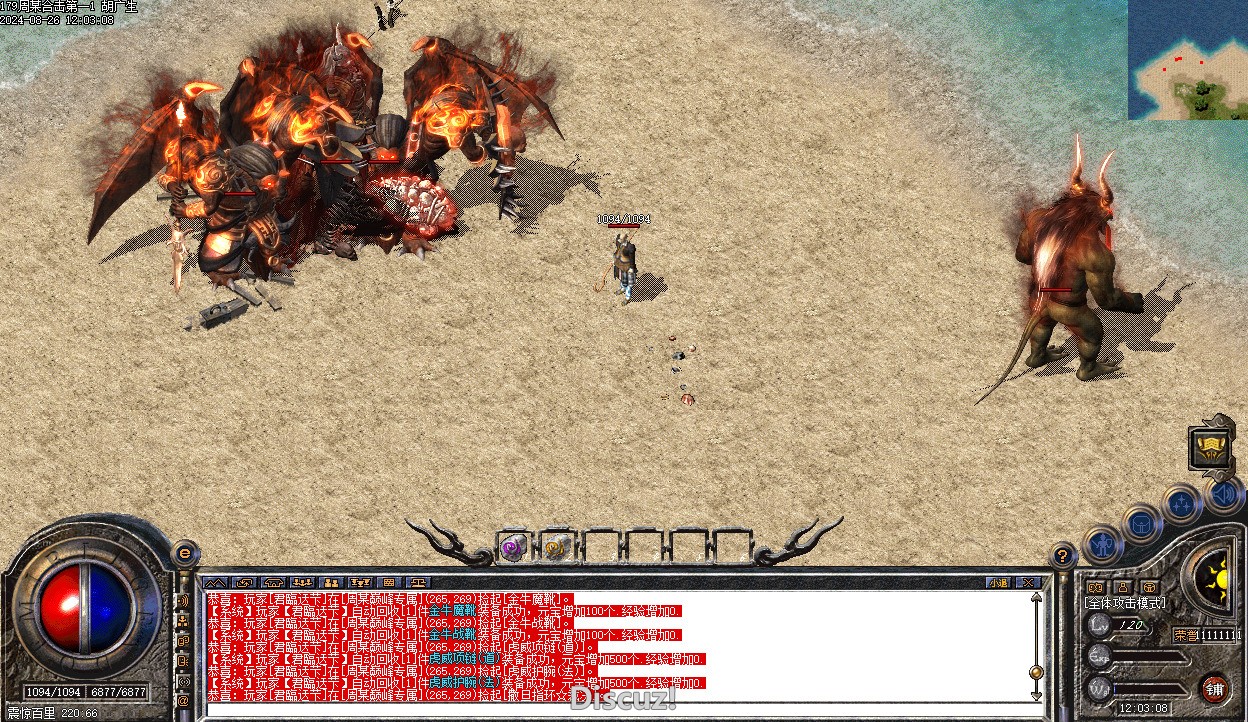The image size is (1248, 722).
Task: Click the 小退 logout button
Action: 998,582
